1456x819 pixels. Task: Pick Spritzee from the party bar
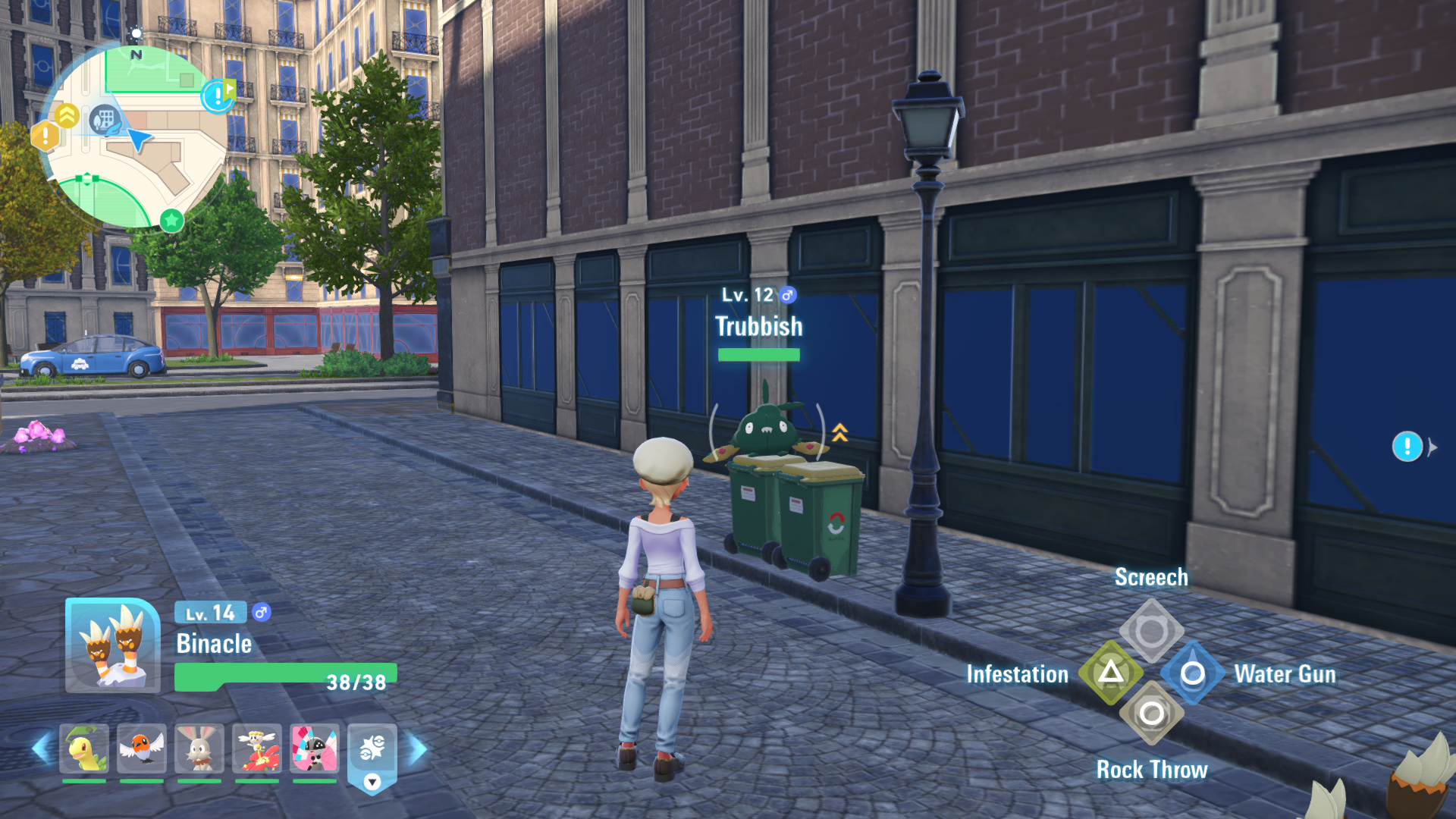(315, 748)
